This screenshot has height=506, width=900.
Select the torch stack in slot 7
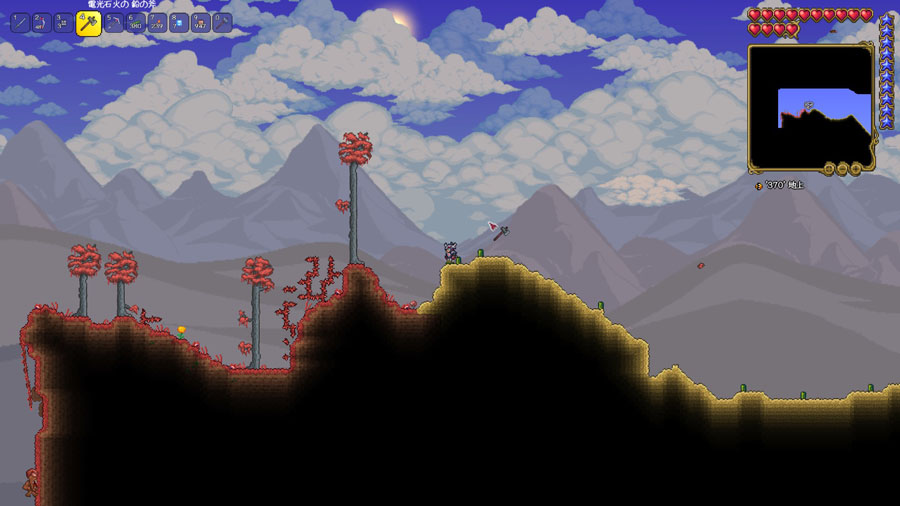pyautogui.click(x=158, y=22)
